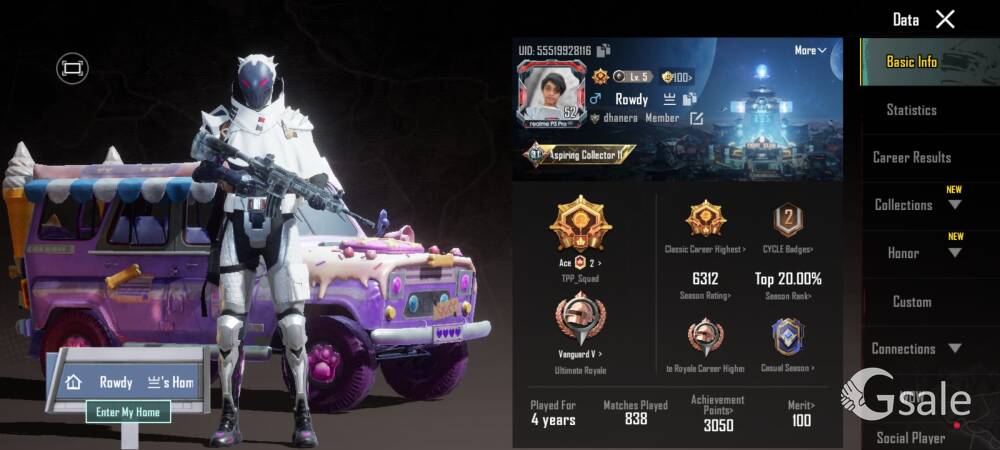Copy the player UID

pos(604,50)
